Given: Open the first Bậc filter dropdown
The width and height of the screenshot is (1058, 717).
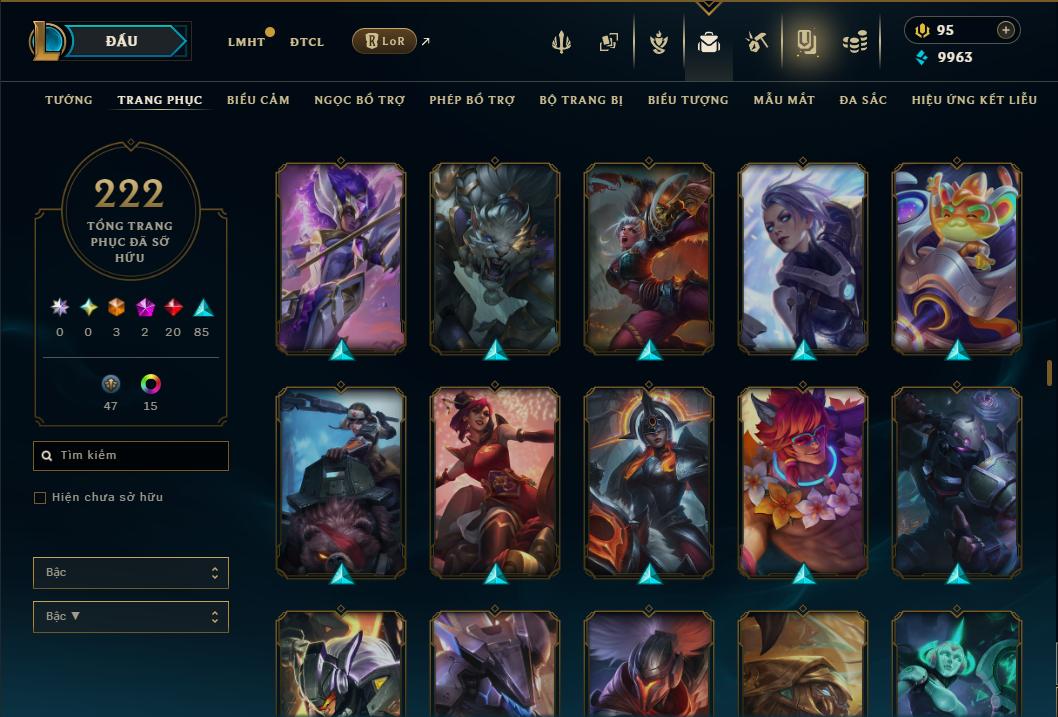Looking at the screenshot, I should 131,573.
